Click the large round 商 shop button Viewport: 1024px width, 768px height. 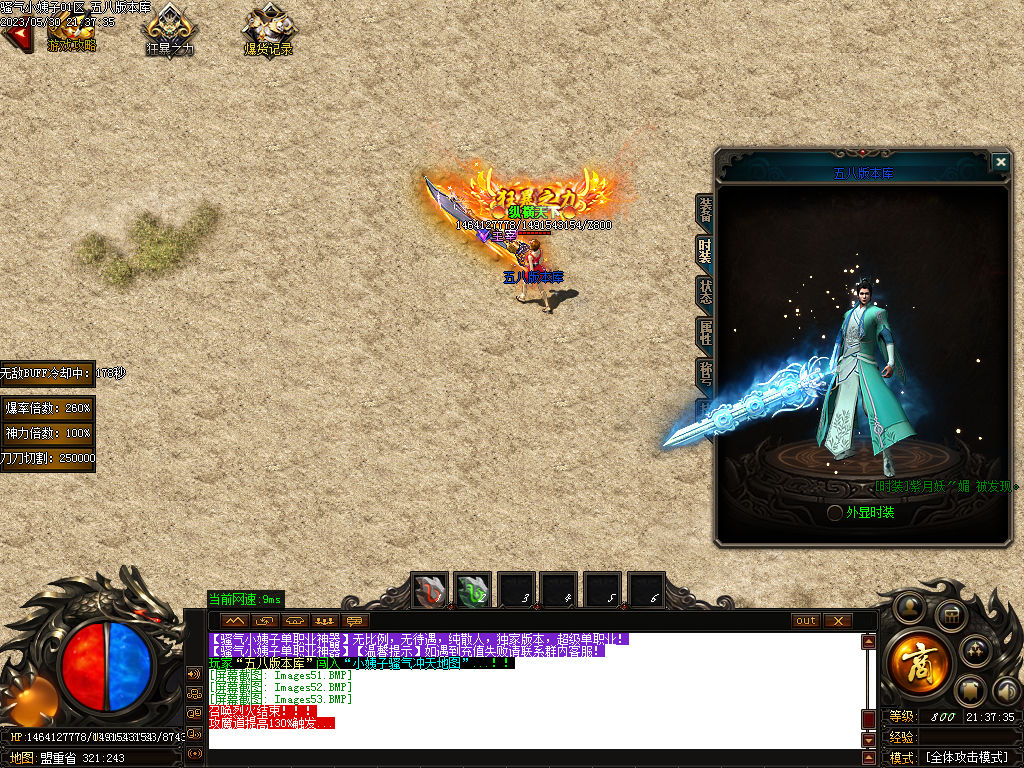coord(911,661)
